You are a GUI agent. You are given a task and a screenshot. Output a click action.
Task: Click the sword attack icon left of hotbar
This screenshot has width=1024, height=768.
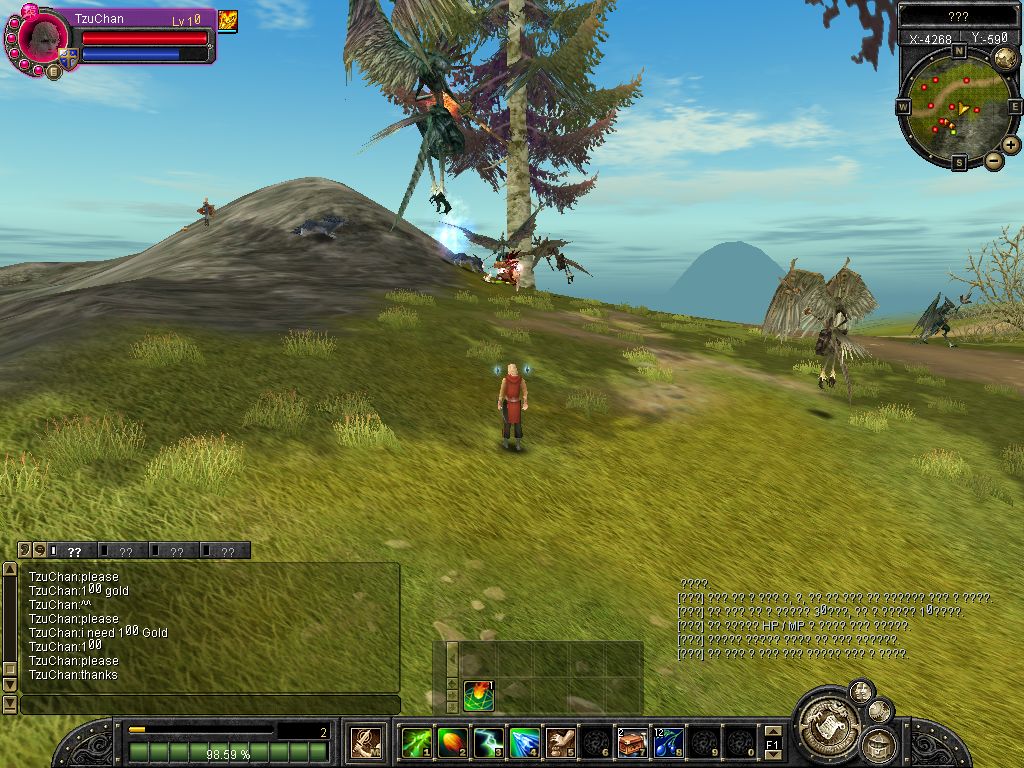click(365, 742)
